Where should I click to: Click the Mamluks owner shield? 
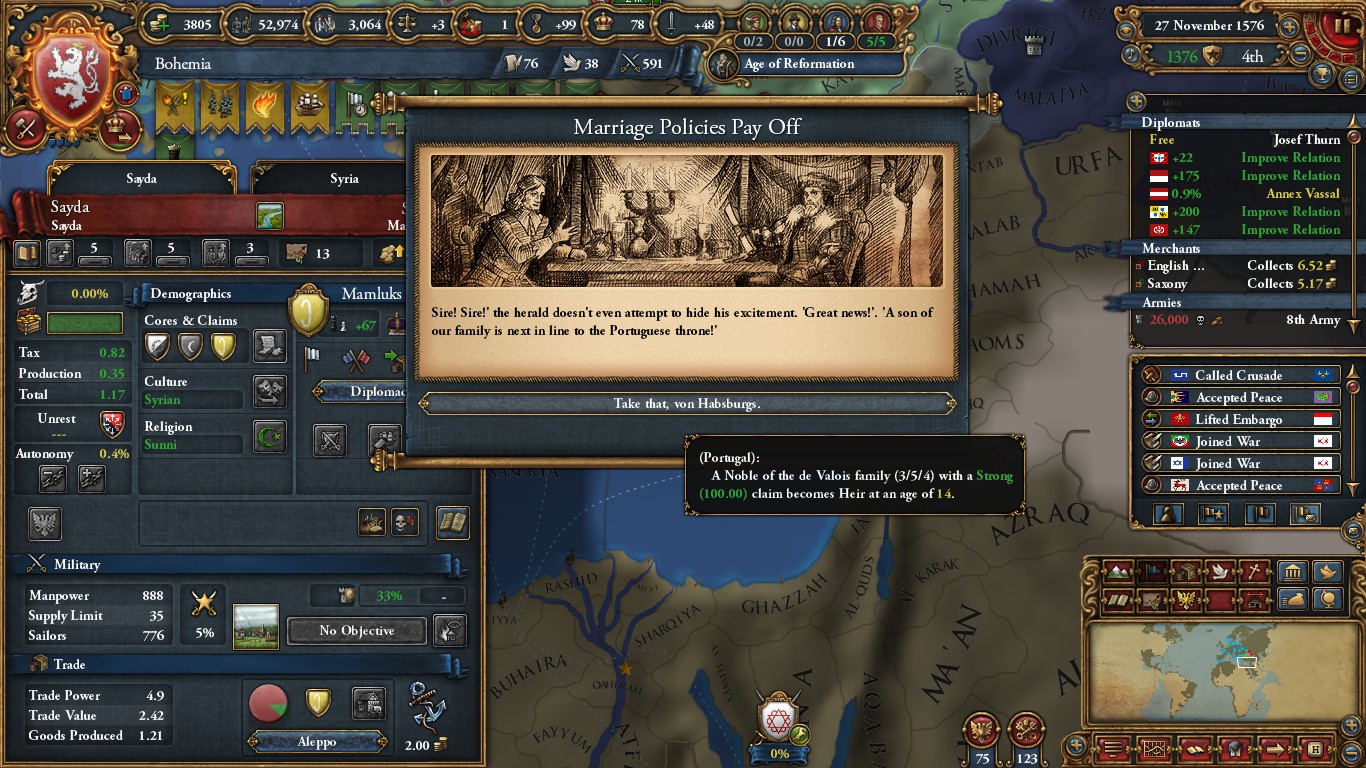pos(308,310)
